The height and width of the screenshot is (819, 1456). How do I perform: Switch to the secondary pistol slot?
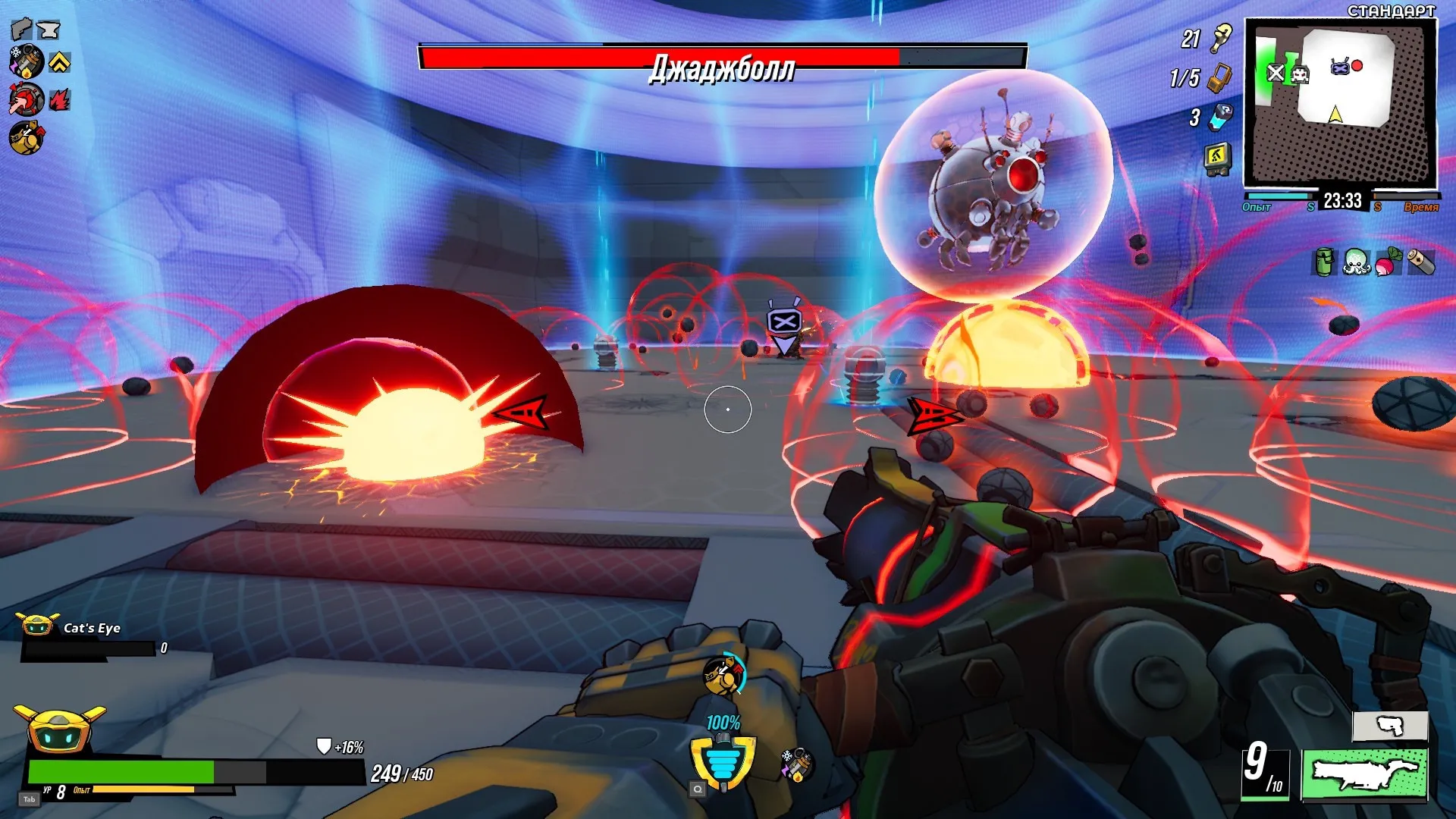tap(1390, 726)
